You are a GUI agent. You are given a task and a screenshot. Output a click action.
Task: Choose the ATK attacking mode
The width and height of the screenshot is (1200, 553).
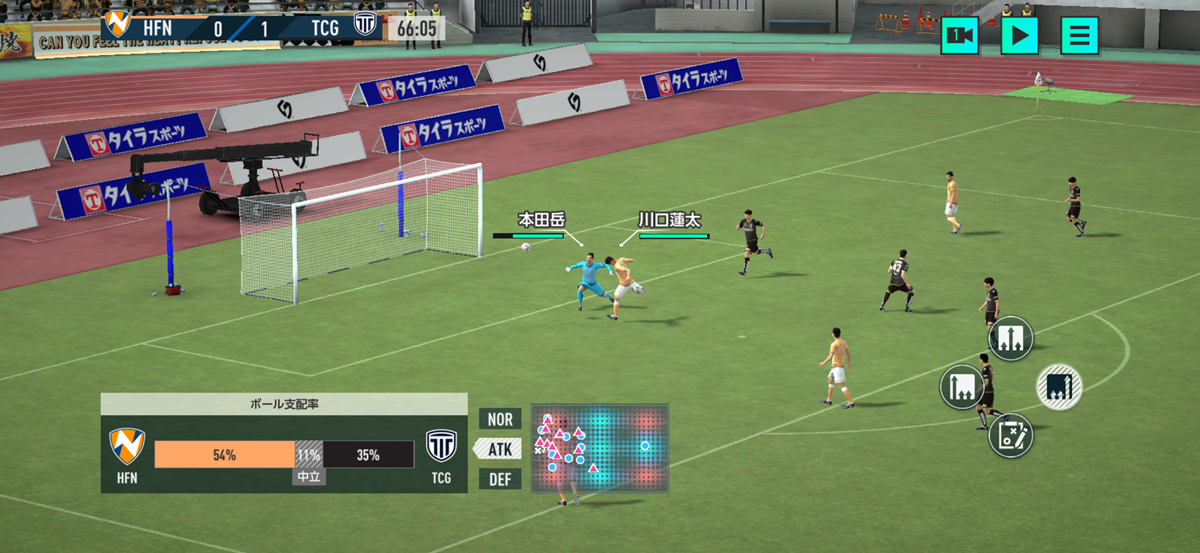tap(500, 449)
